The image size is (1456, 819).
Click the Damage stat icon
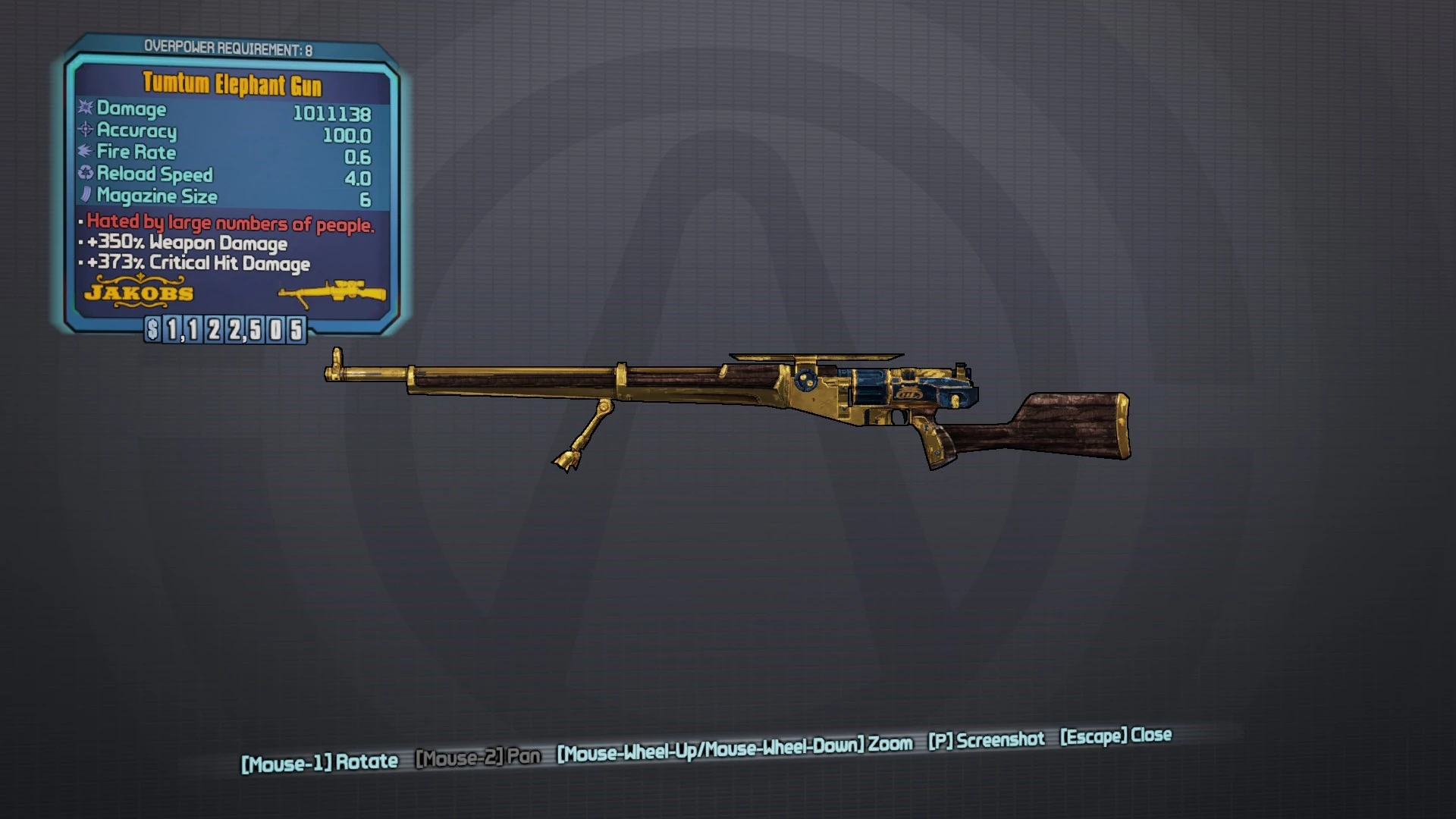coord(83,109)
